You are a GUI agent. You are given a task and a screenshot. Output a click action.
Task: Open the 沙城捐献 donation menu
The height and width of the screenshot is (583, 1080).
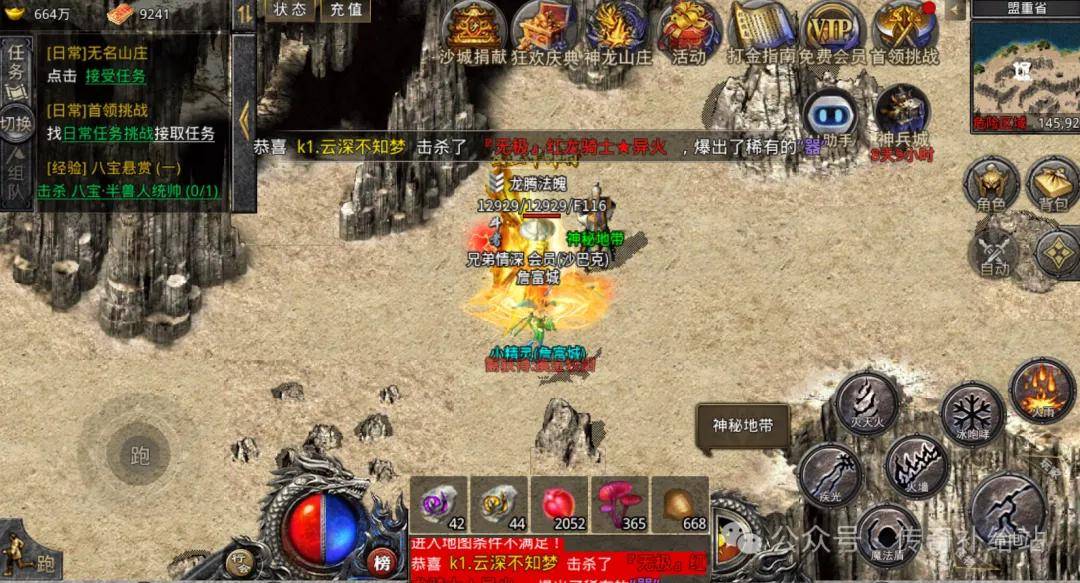point(474,28)
